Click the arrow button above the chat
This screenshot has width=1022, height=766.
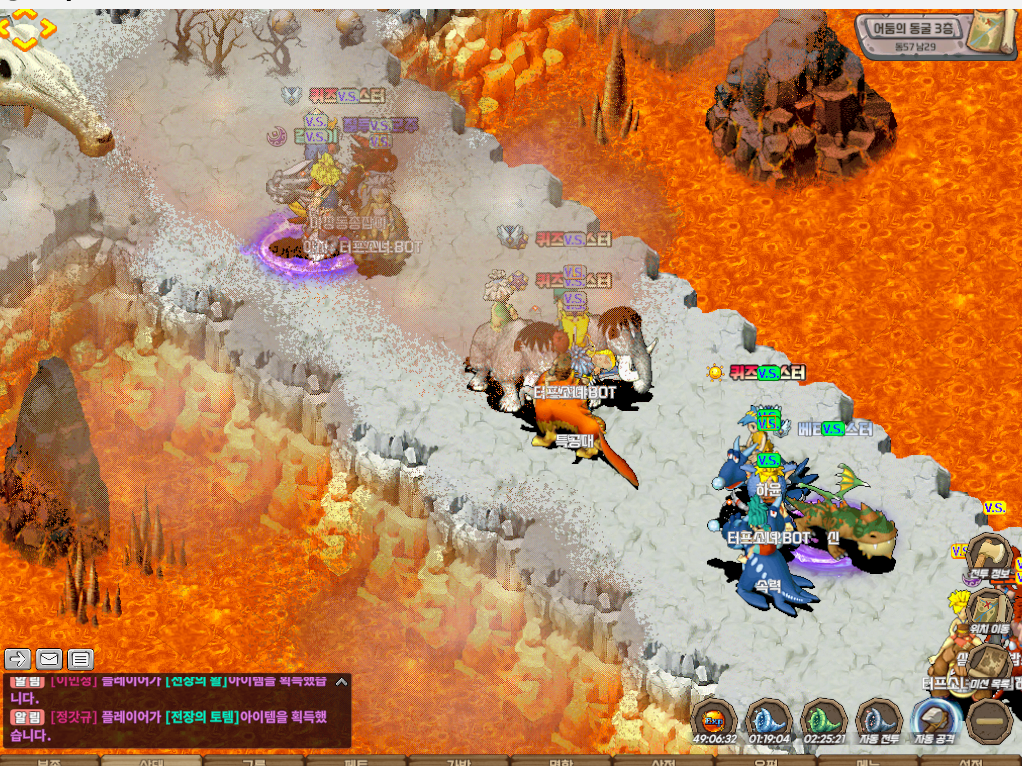point(18,658)
